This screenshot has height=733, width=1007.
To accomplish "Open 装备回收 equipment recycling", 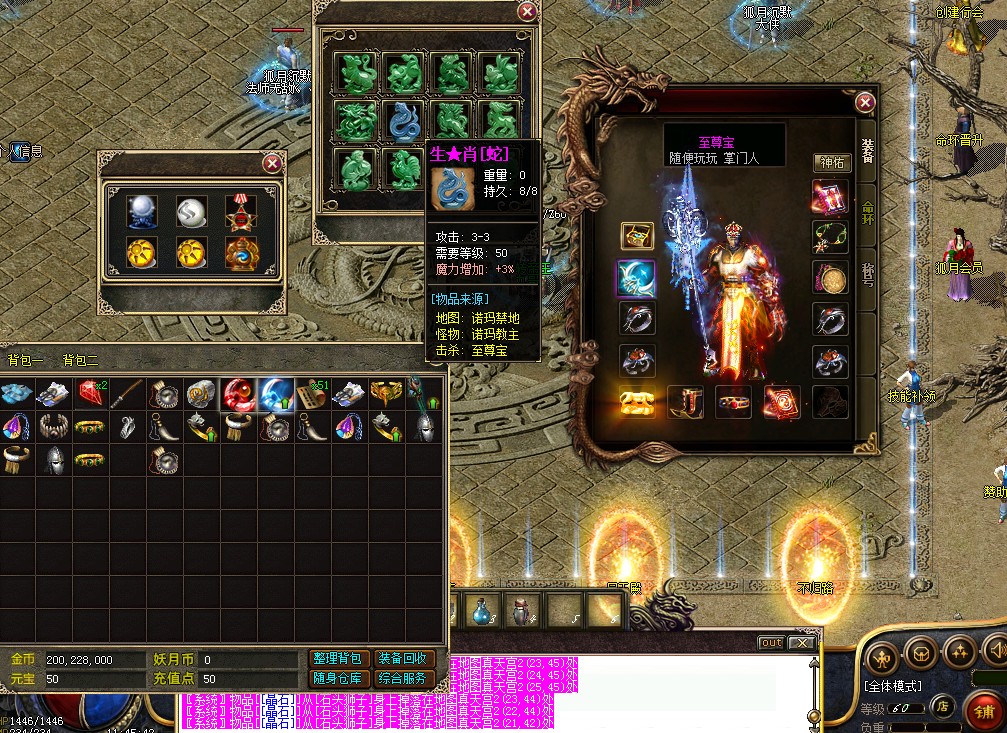I will tap(404, 659).
